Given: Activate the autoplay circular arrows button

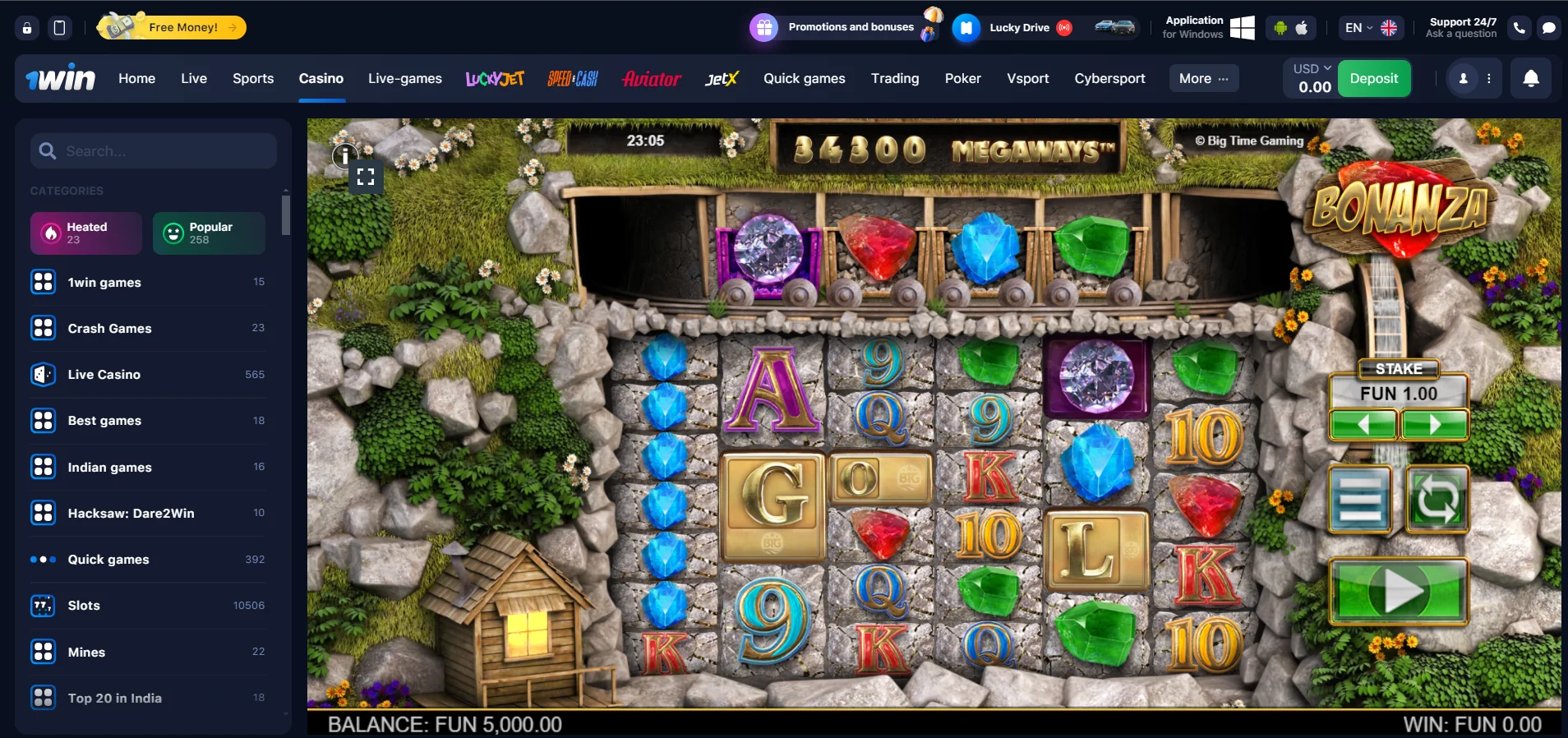Looking at the screenshot, I should click(x=1437, y=500).
